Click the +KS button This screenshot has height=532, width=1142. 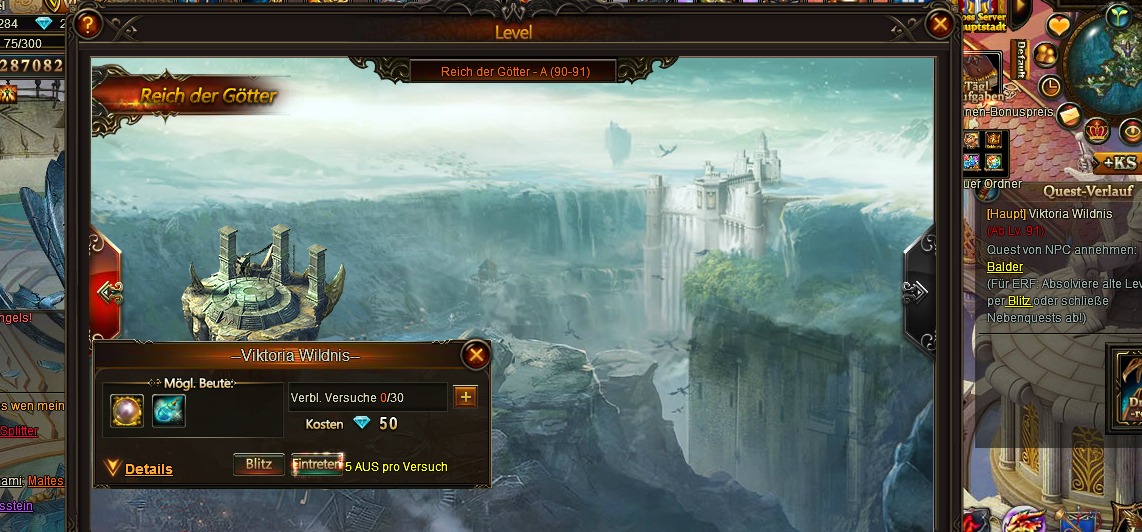pos(1114,163)
